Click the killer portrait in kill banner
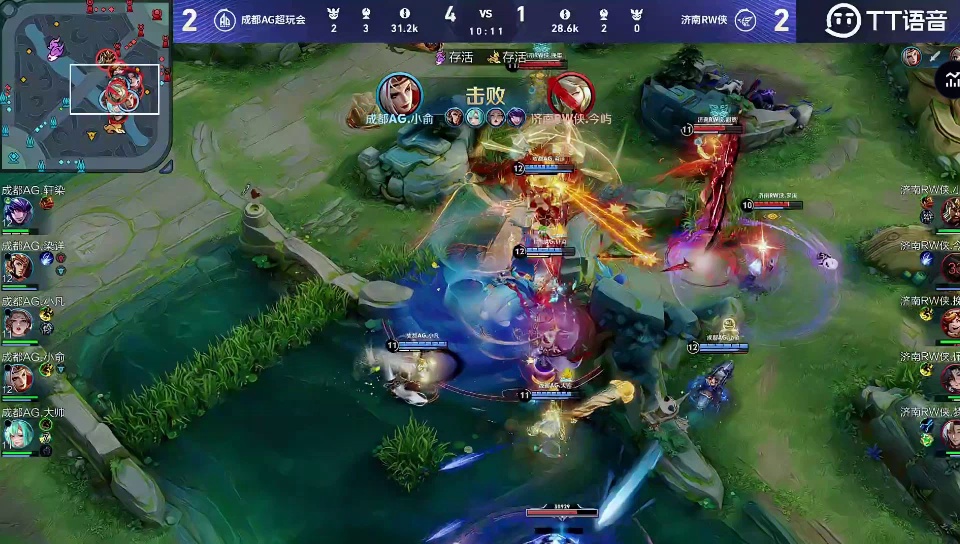Screen dimensions: 960x544 400,95
